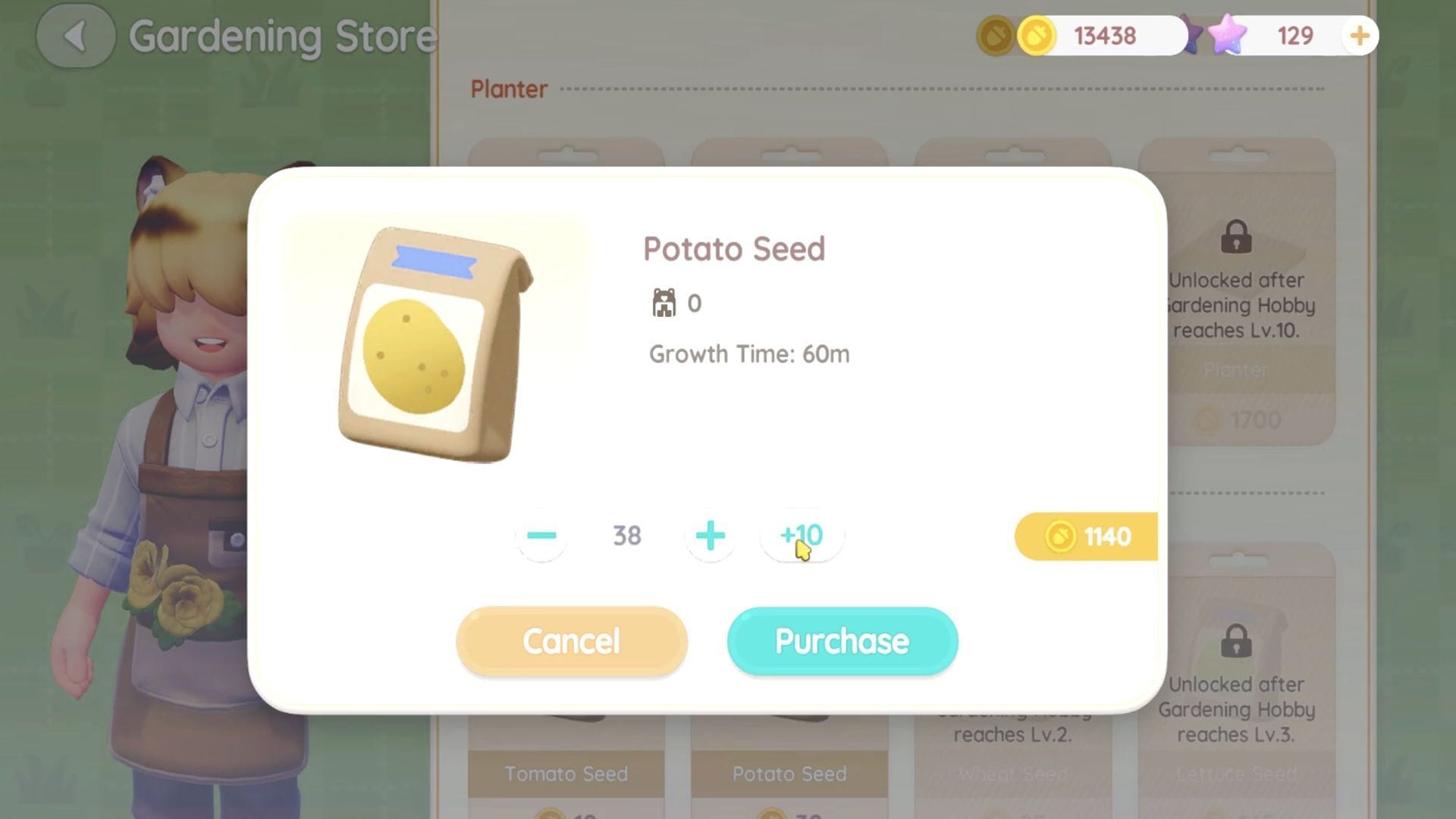Confirm purchase with the Purchase button
The width and height of the screenshot is (1456, 819).
[x=841, y=641]
